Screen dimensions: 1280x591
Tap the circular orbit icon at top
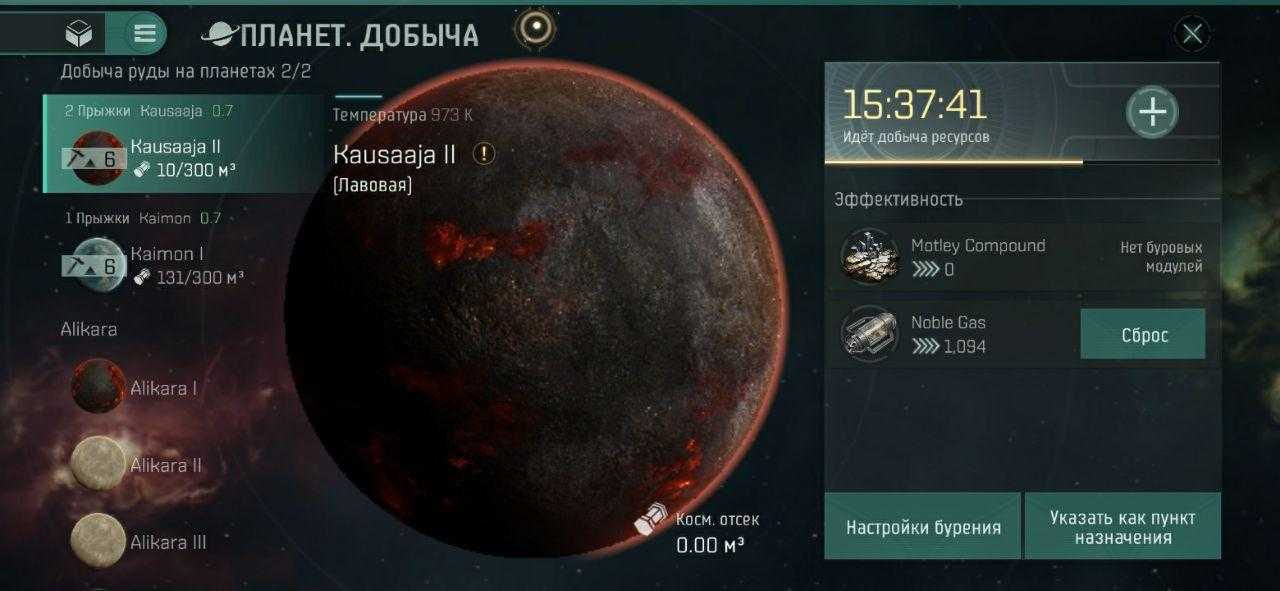pyautogui.click(x=536, y=27)
